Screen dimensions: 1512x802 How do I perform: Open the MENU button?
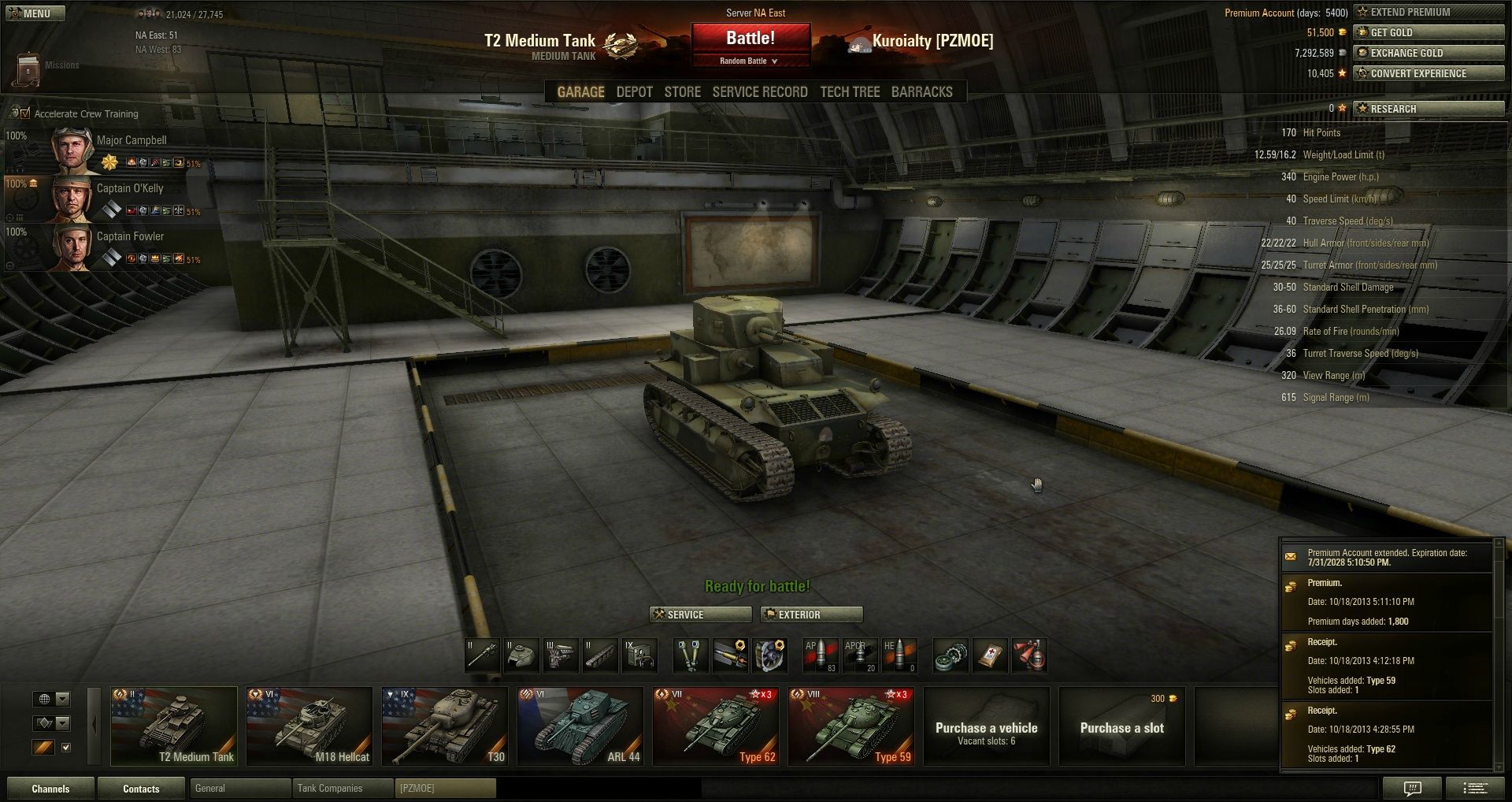[35, 13]
